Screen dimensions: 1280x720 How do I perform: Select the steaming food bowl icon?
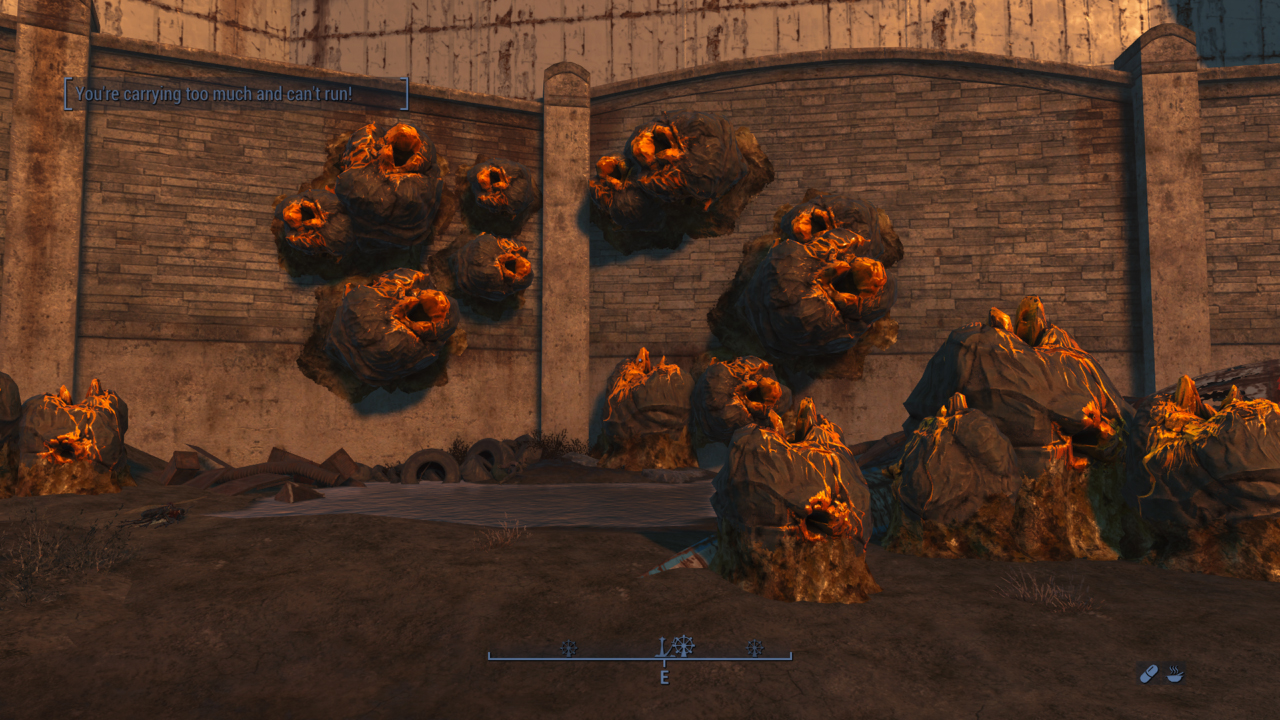tap(1175, 675)
